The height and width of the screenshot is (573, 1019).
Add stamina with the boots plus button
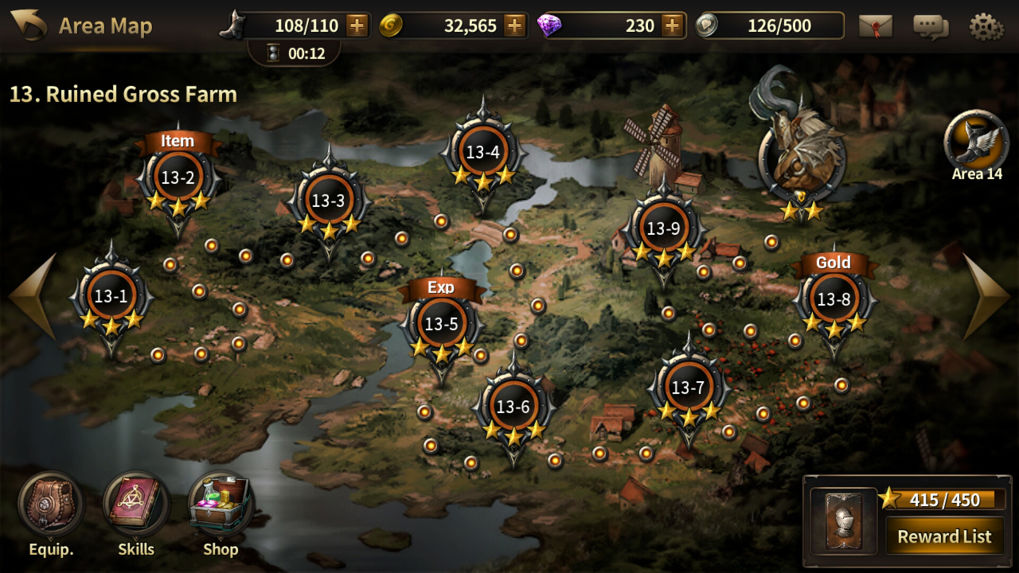click(357, 26)
